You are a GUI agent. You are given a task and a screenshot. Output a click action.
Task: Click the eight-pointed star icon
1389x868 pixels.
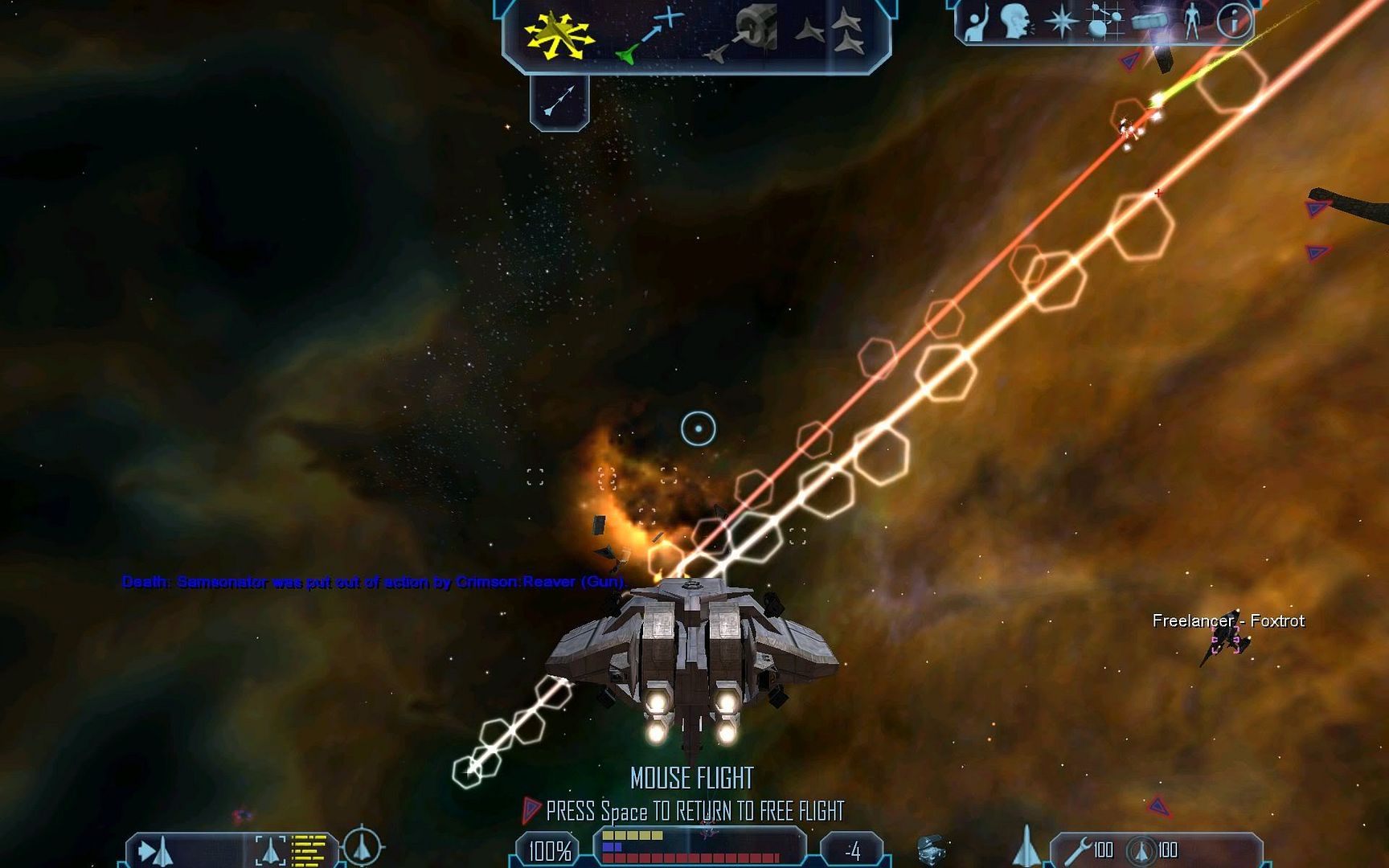[1061, 22]
